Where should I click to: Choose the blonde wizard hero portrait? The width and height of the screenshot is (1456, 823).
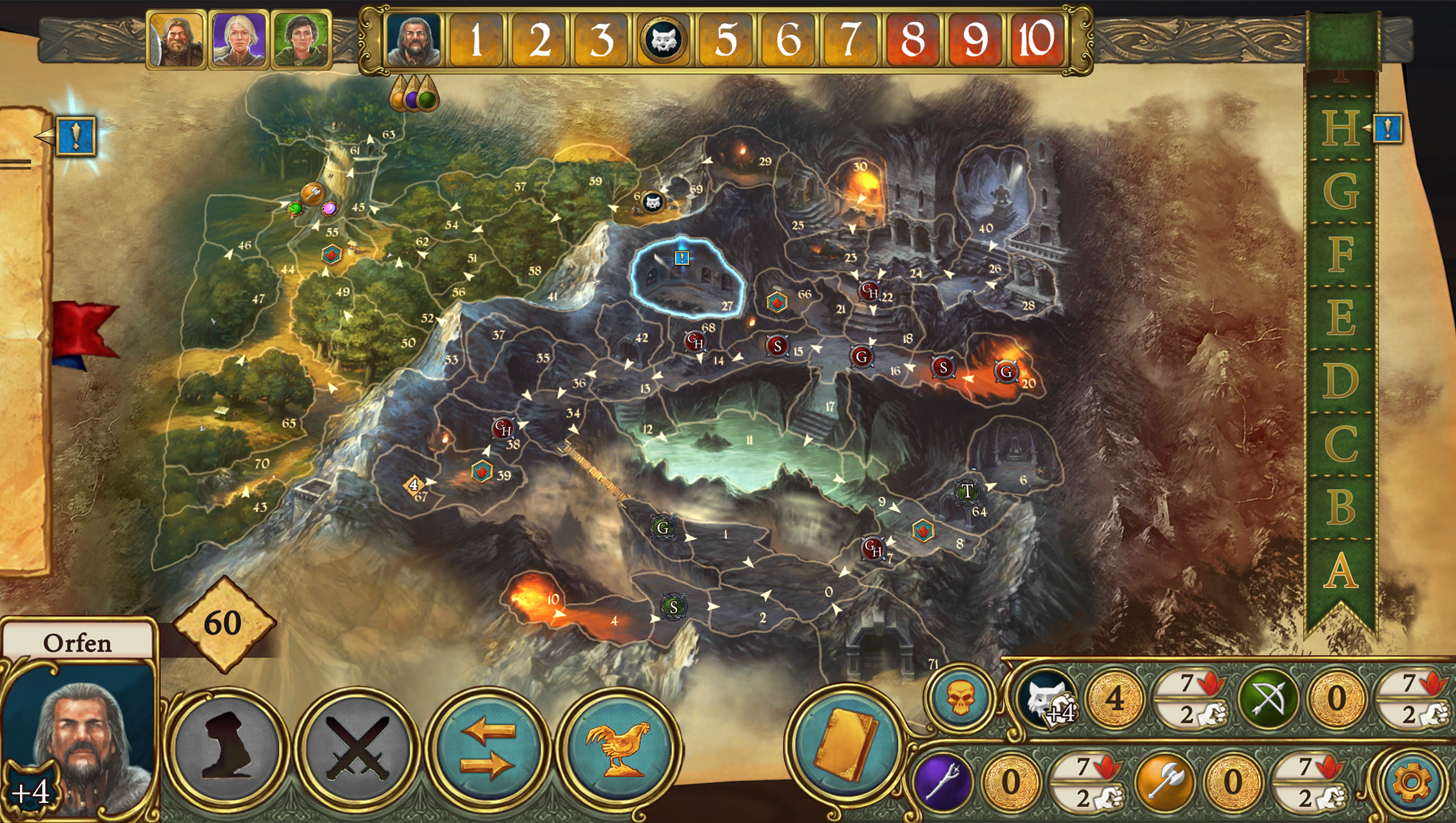[x=238, y=39]
